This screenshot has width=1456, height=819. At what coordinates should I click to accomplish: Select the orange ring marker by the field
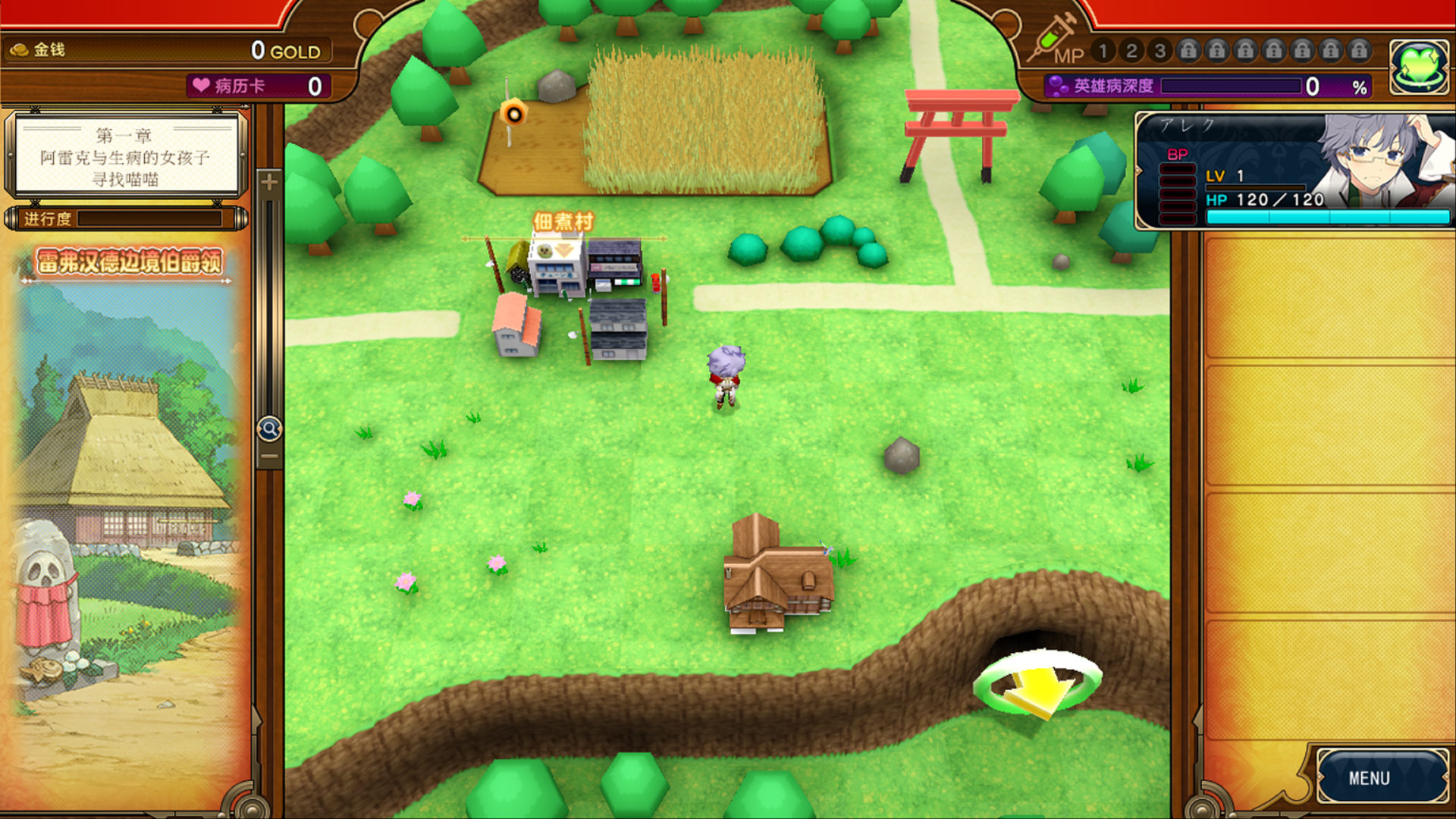point(513,115)
